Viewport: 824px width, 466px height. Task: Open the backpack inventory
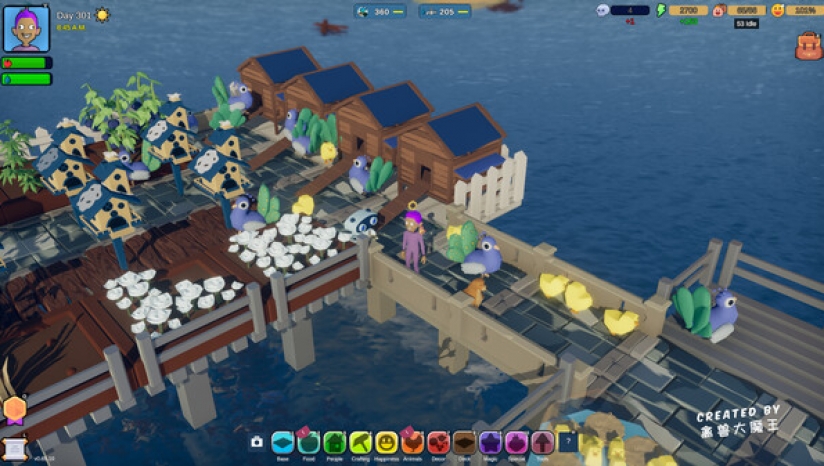[808, 46]
